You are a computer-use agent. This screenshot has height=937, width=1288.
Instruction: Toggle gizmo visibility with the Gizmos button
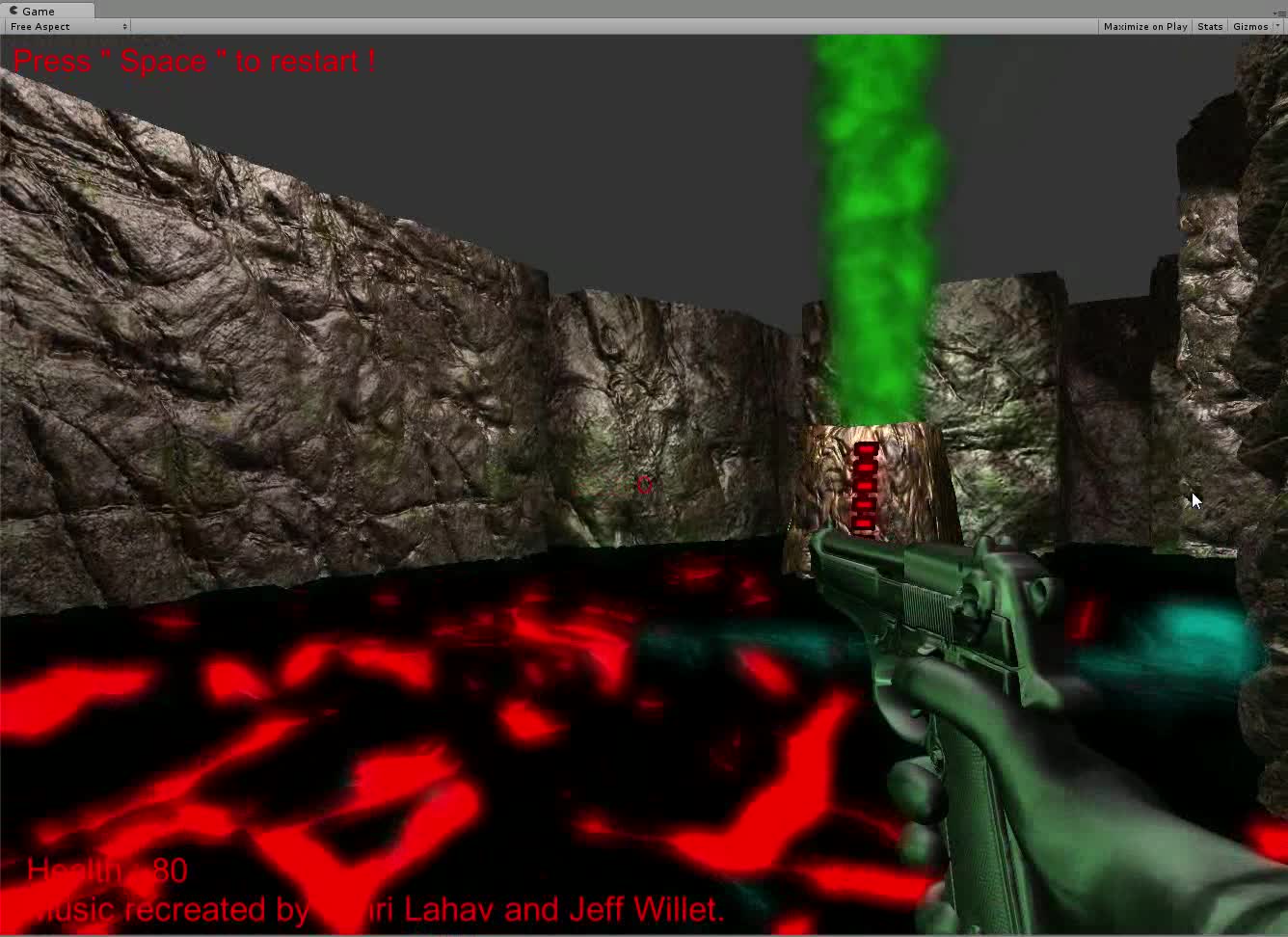tap(1248, 26)
